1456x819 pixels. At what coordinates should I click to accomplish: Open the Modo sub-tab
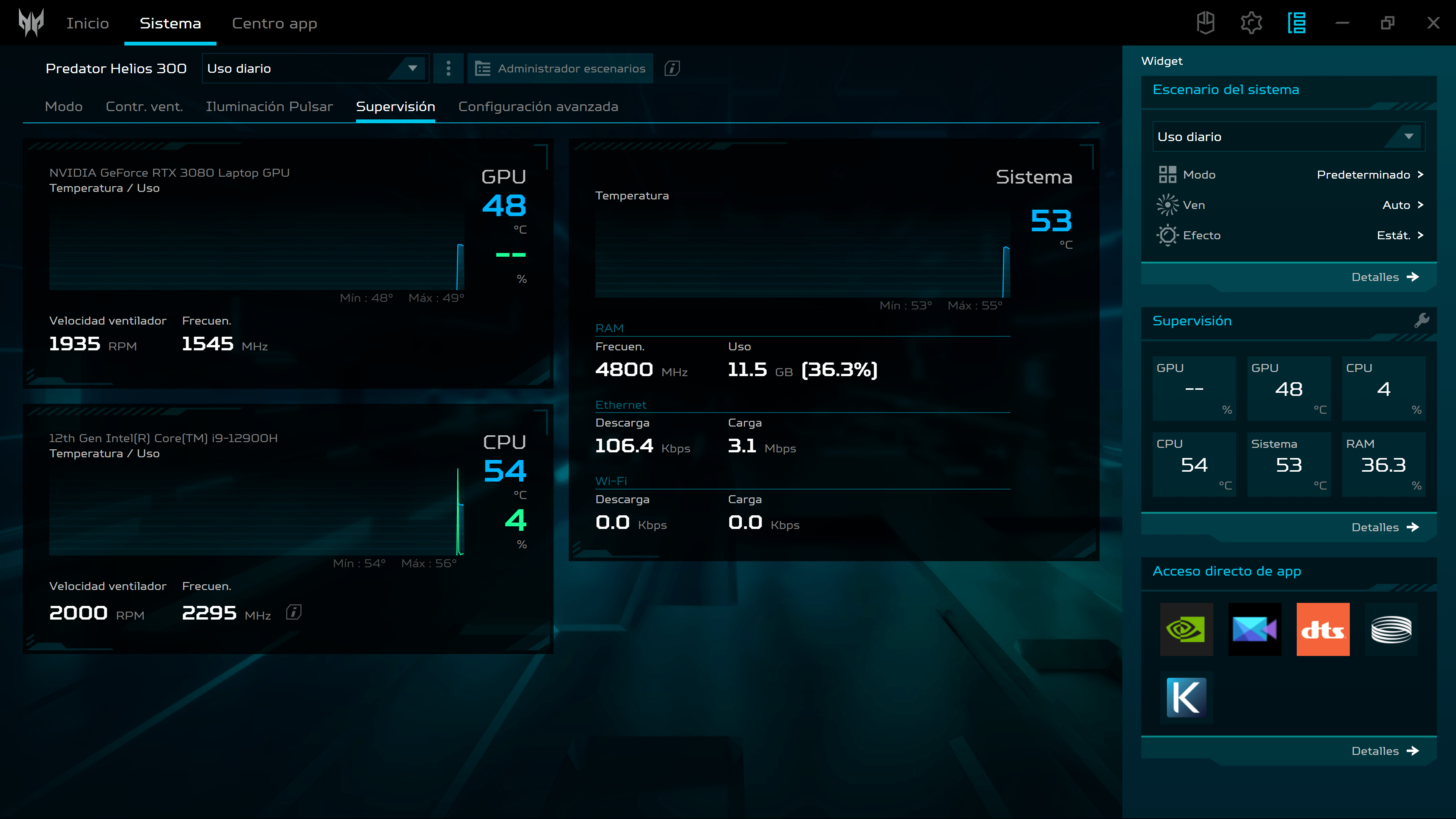click(x=63, y=107)
